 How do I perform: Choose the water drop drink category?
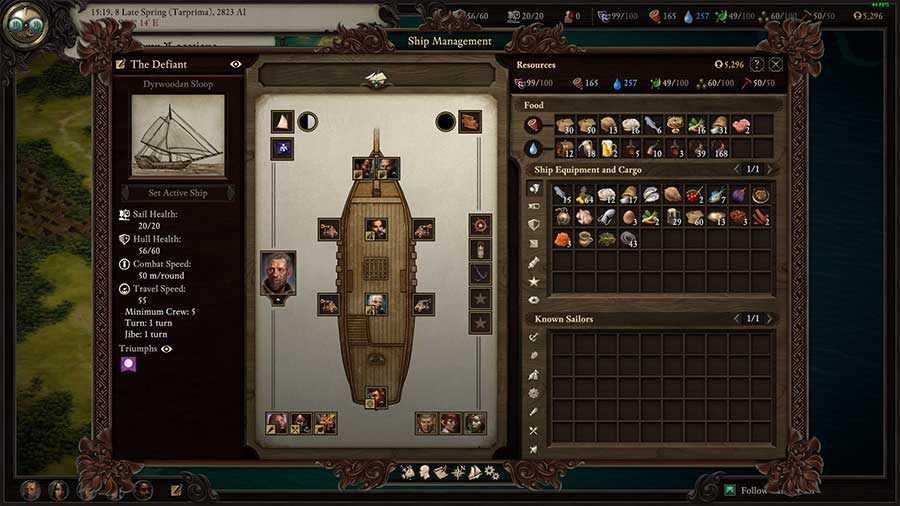(535, 148)
